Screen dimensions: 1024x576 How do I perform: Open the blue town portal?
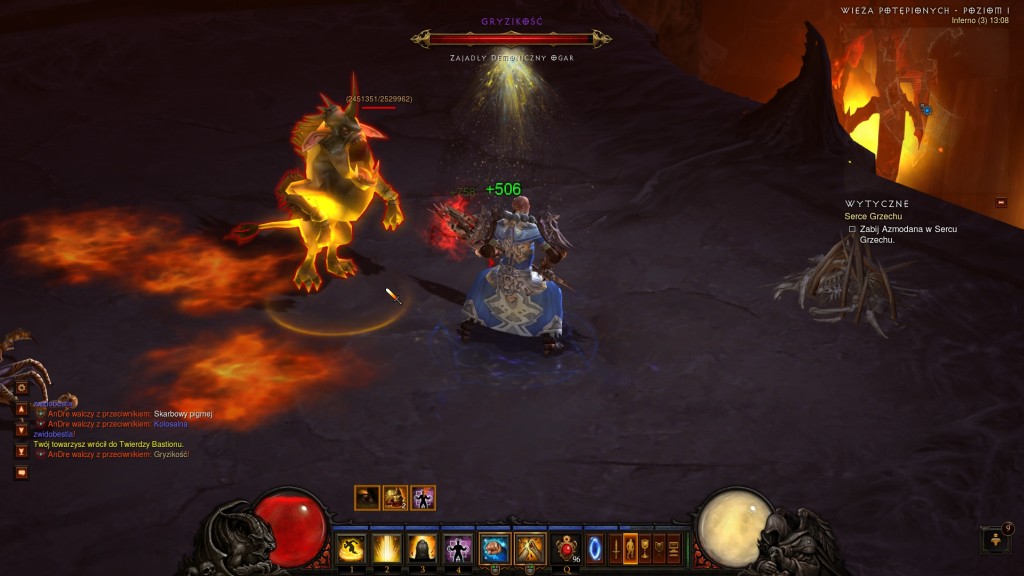tap(595, 548)
